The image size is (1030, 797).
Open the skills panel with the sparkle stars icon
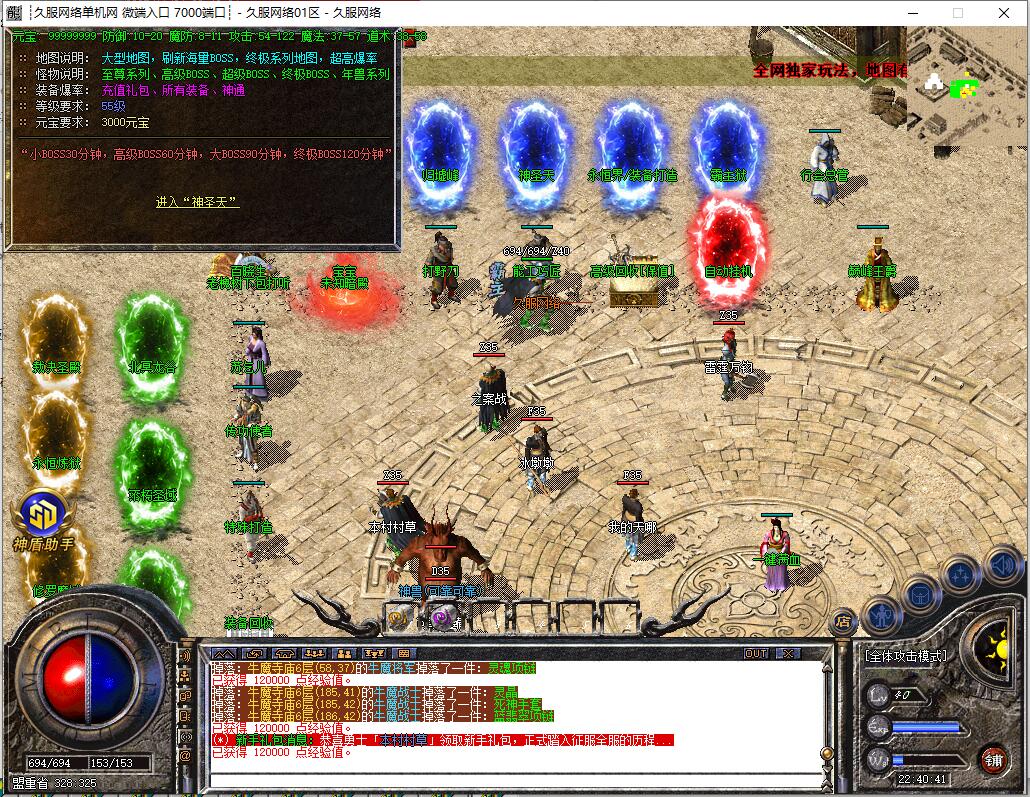961,576
